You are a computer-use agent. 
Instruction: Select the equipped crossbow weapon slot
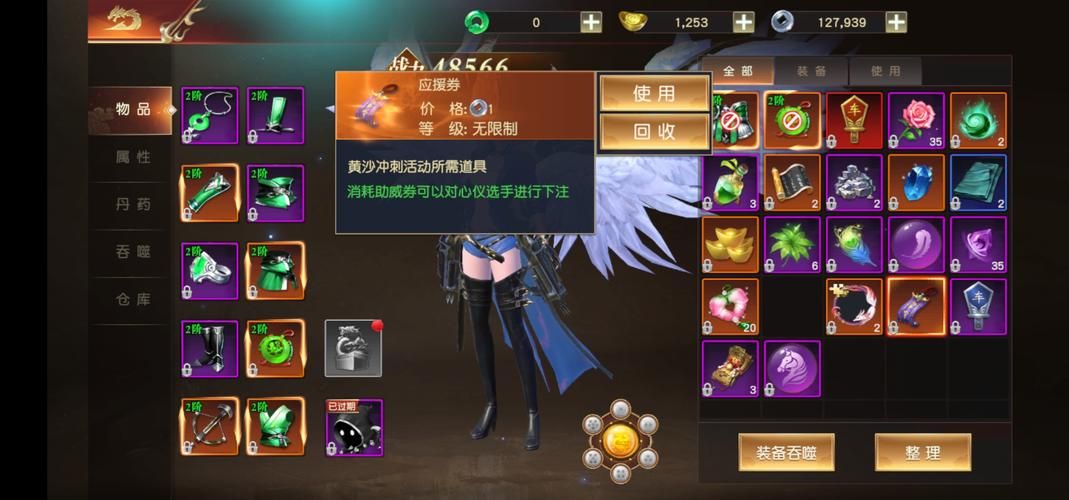pos(210,426)
